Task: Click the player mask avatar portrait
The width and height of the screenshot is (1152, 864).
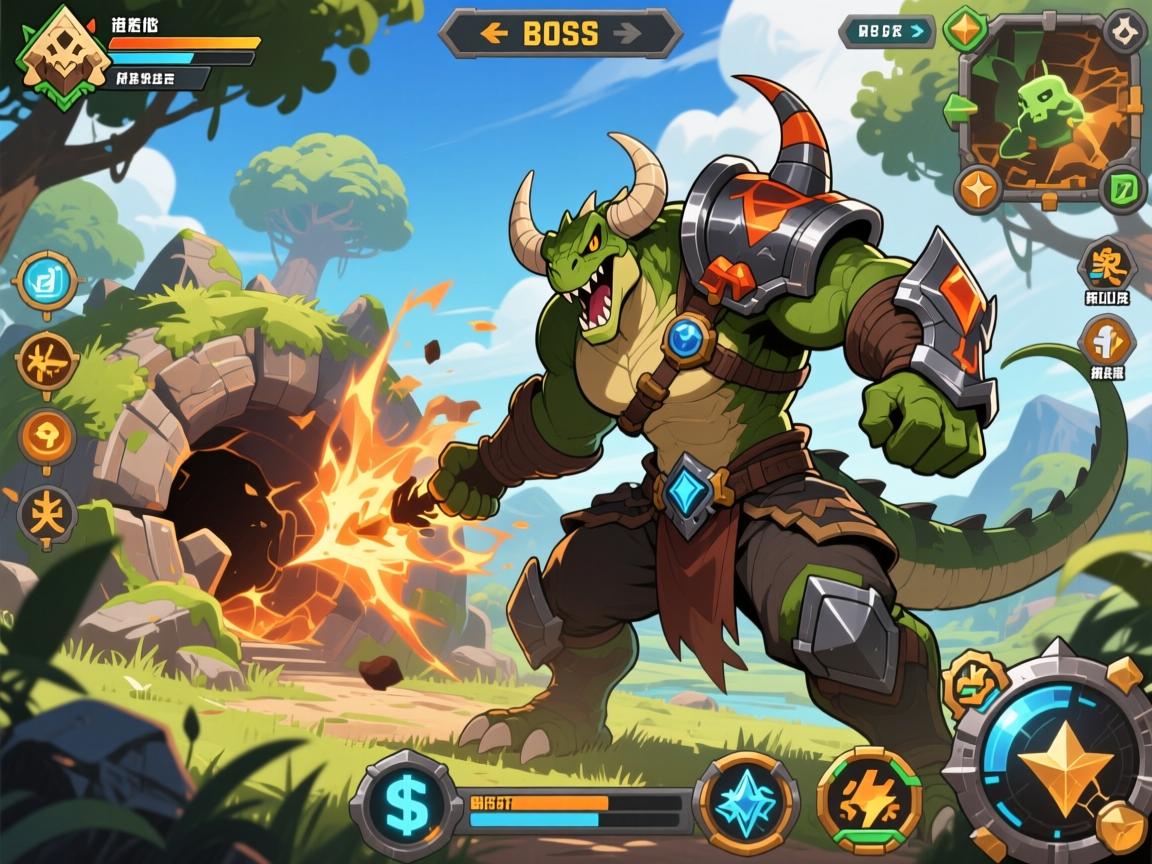Action: (54, 55)
